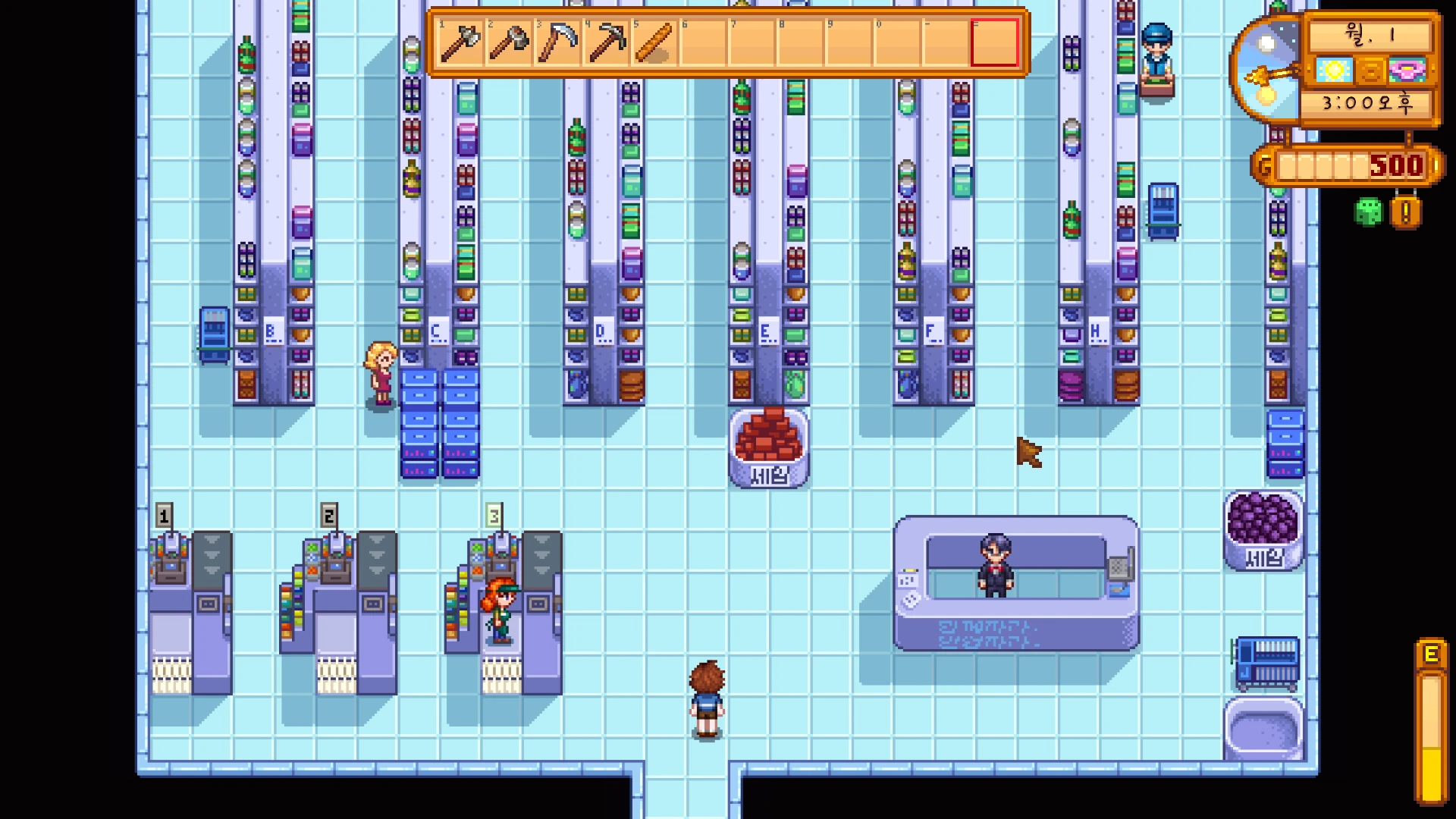Viewport: 1456px width, 819px height.
Task: Click the green dice luck icon
Action: point(1368,212)
